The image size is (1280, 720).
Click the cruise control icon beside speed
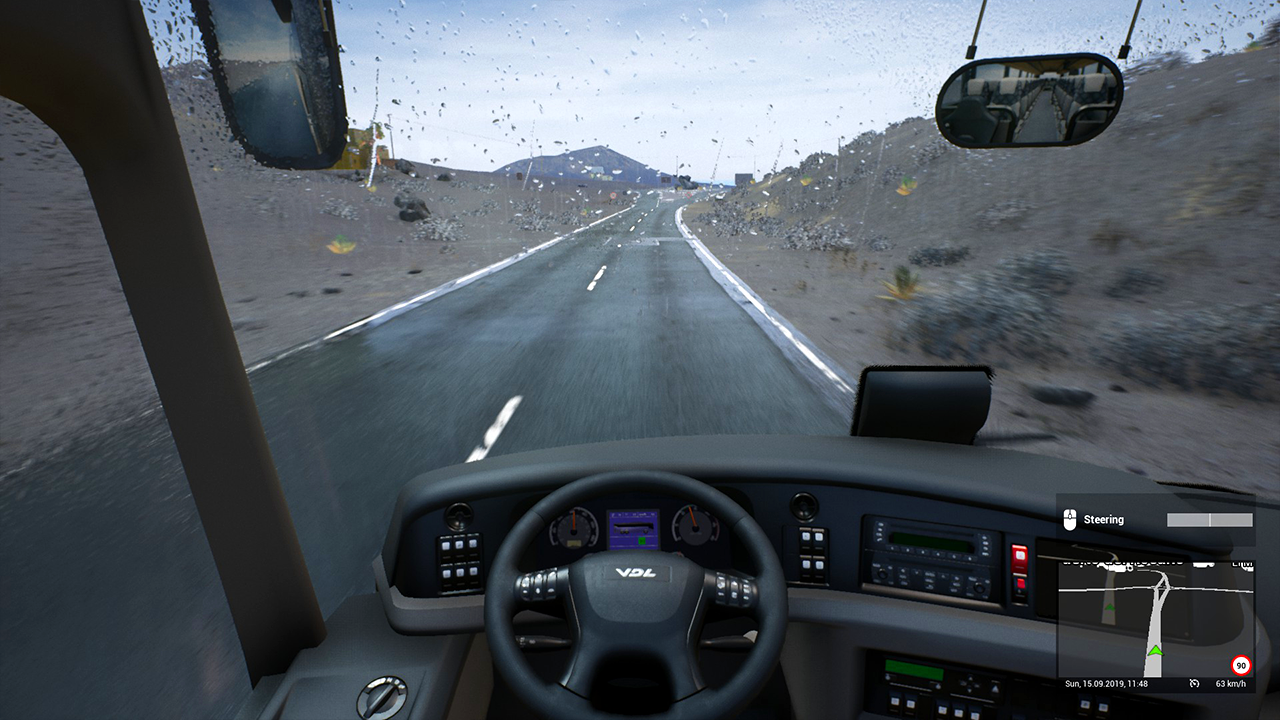(1194, 684)
